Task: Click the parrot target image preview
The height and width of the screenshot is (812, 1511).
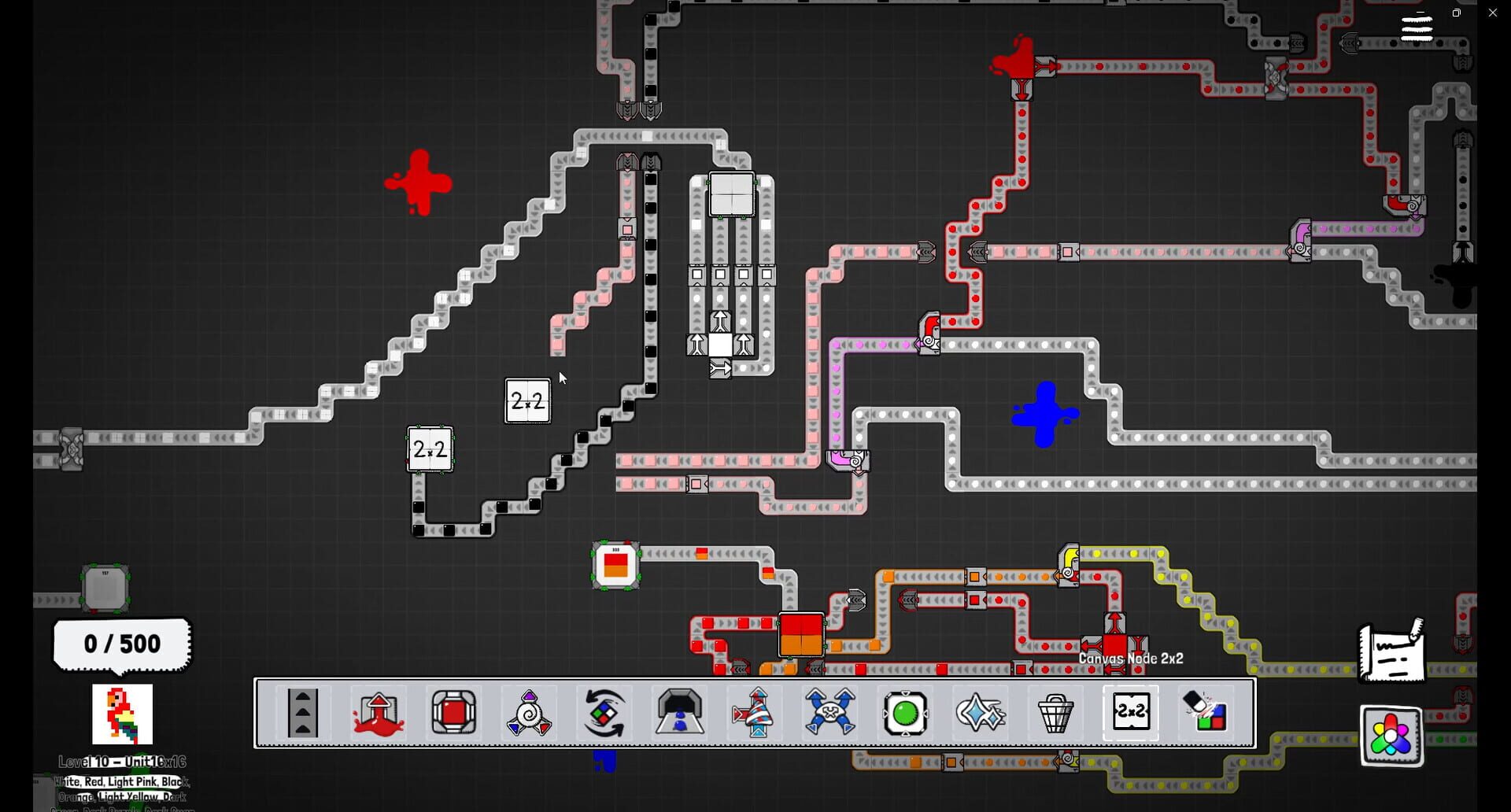Action: pos(122,716)
